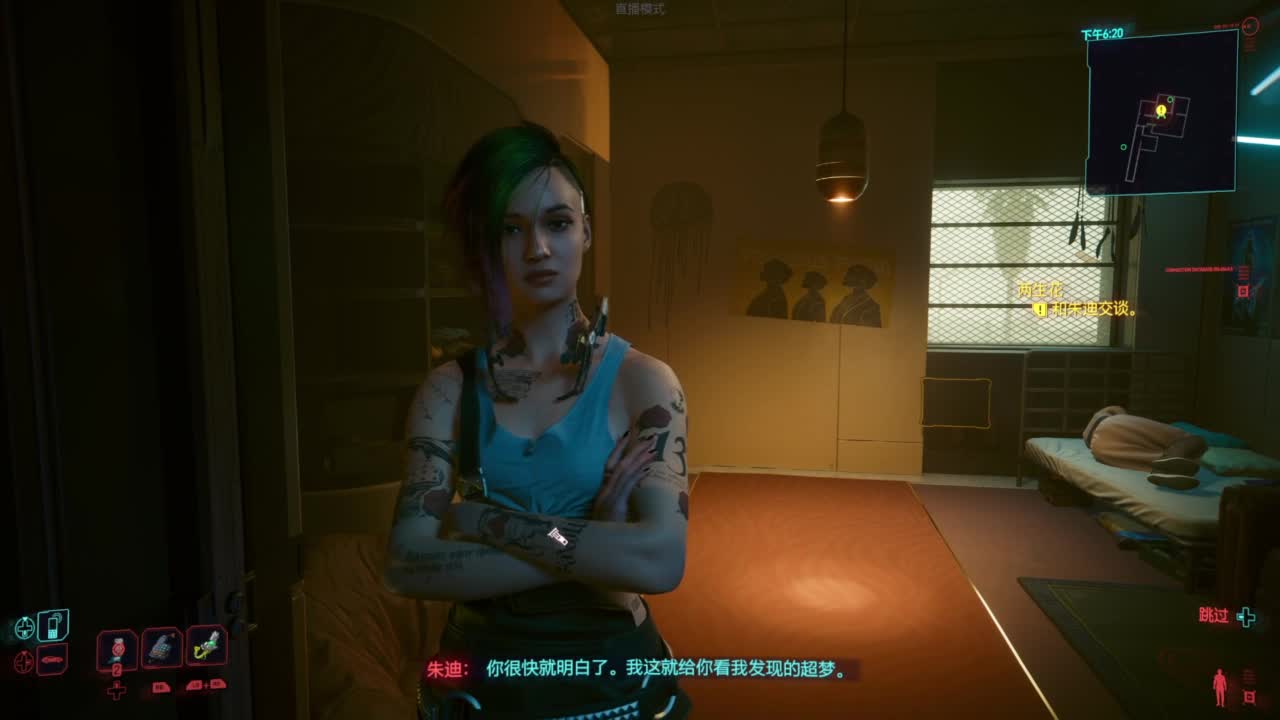Activate the 跳过 skip button

tap(1213, 615)
